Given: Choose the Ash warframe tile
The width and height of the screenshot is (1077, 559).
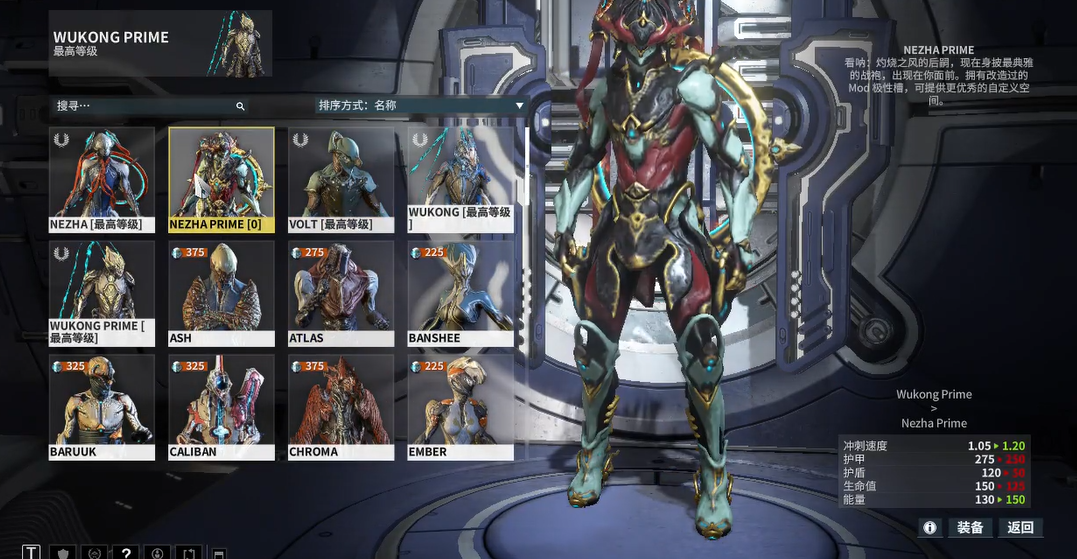Looking at the screenshot, I should [221, 293].
